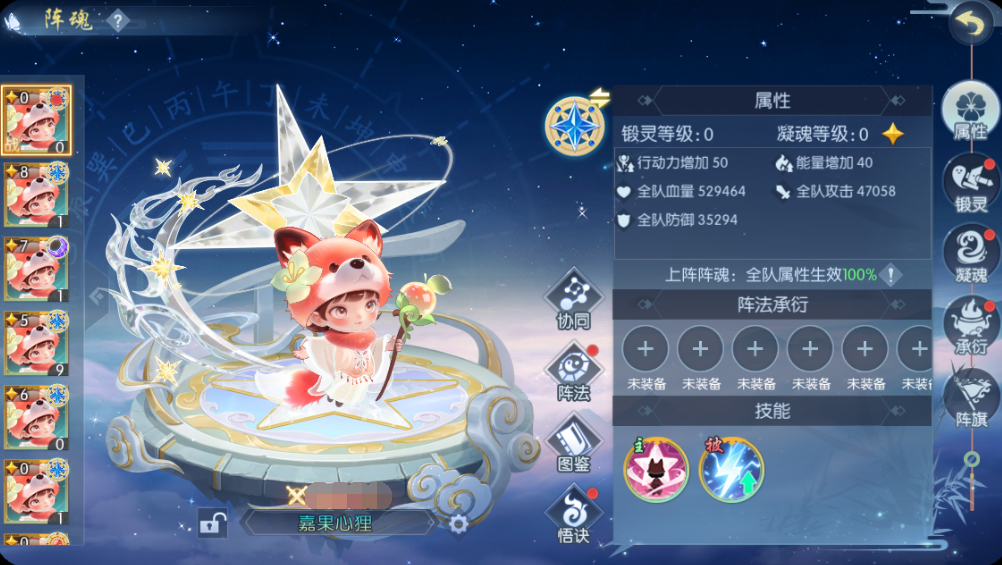The height and width of the screenshot is (565, 1002).
Task: Select the blue lightning passive skill icon
Action: pyautogui.click(x=731, y=469)
